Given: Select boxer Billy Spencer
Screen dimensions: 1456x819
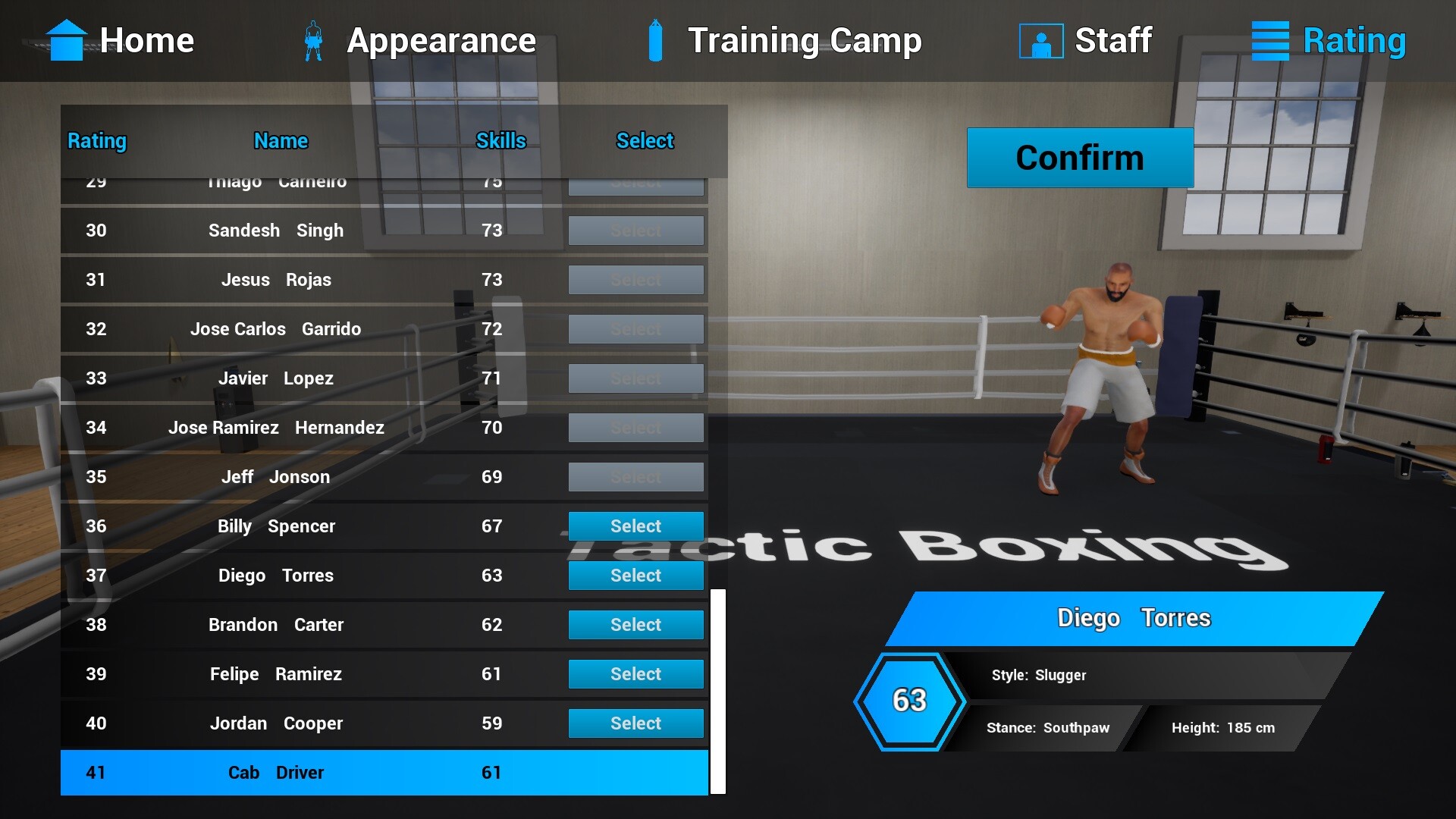Looking at the screenshot, I should pyautogui.click(x=635, y=526).
